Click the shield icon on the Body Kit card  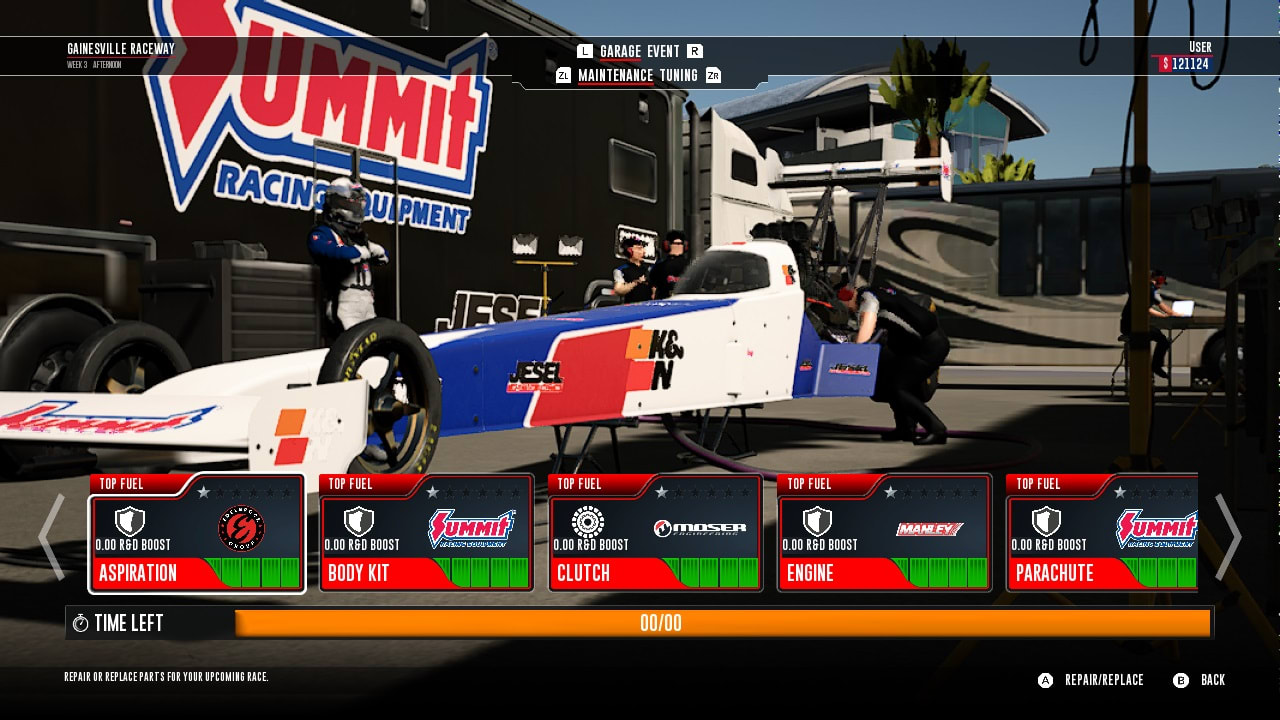click(x=358, y=522)
